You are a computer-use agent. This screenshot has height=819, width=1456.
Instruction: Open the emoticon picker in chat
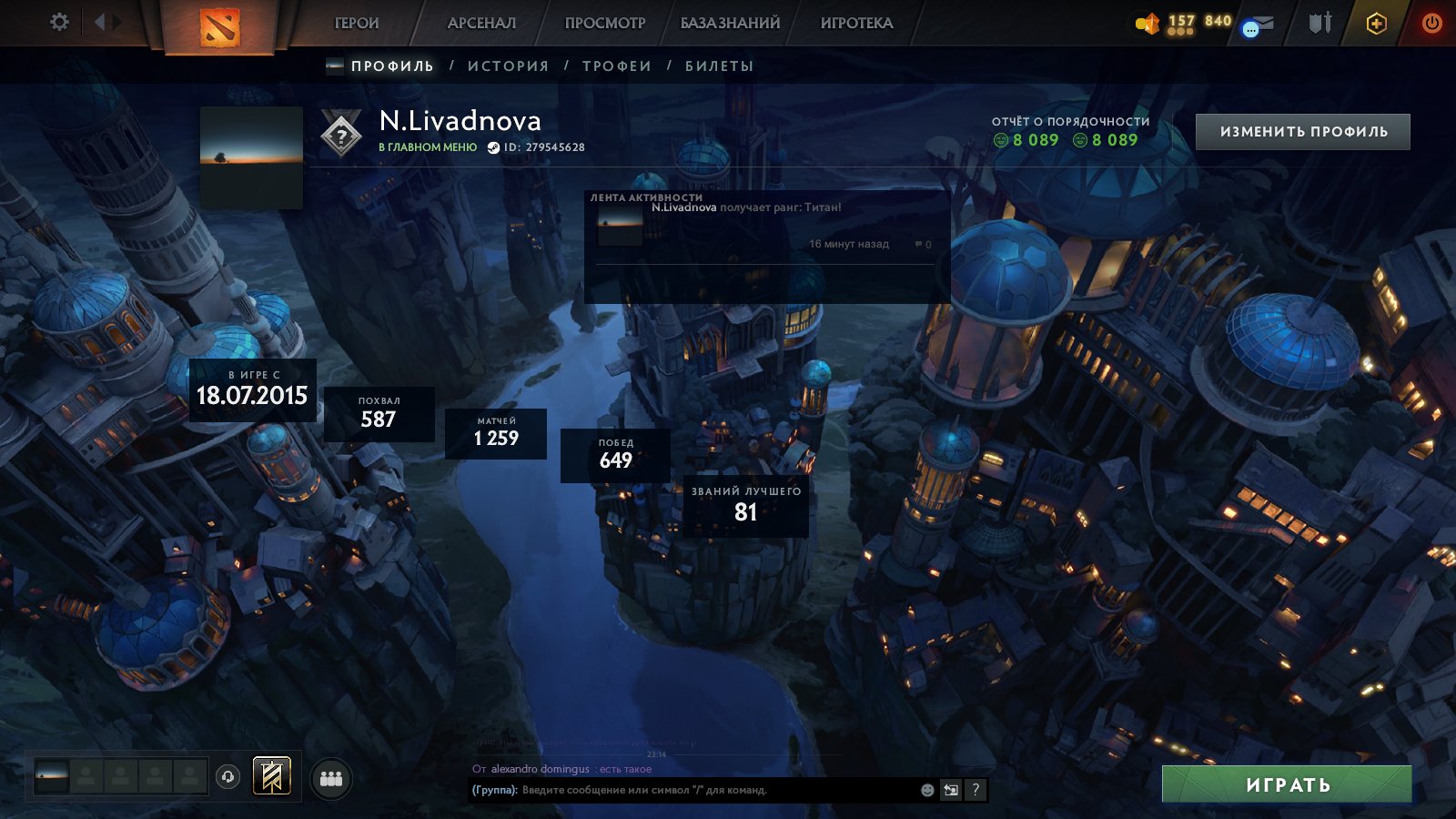click(927, 790)
